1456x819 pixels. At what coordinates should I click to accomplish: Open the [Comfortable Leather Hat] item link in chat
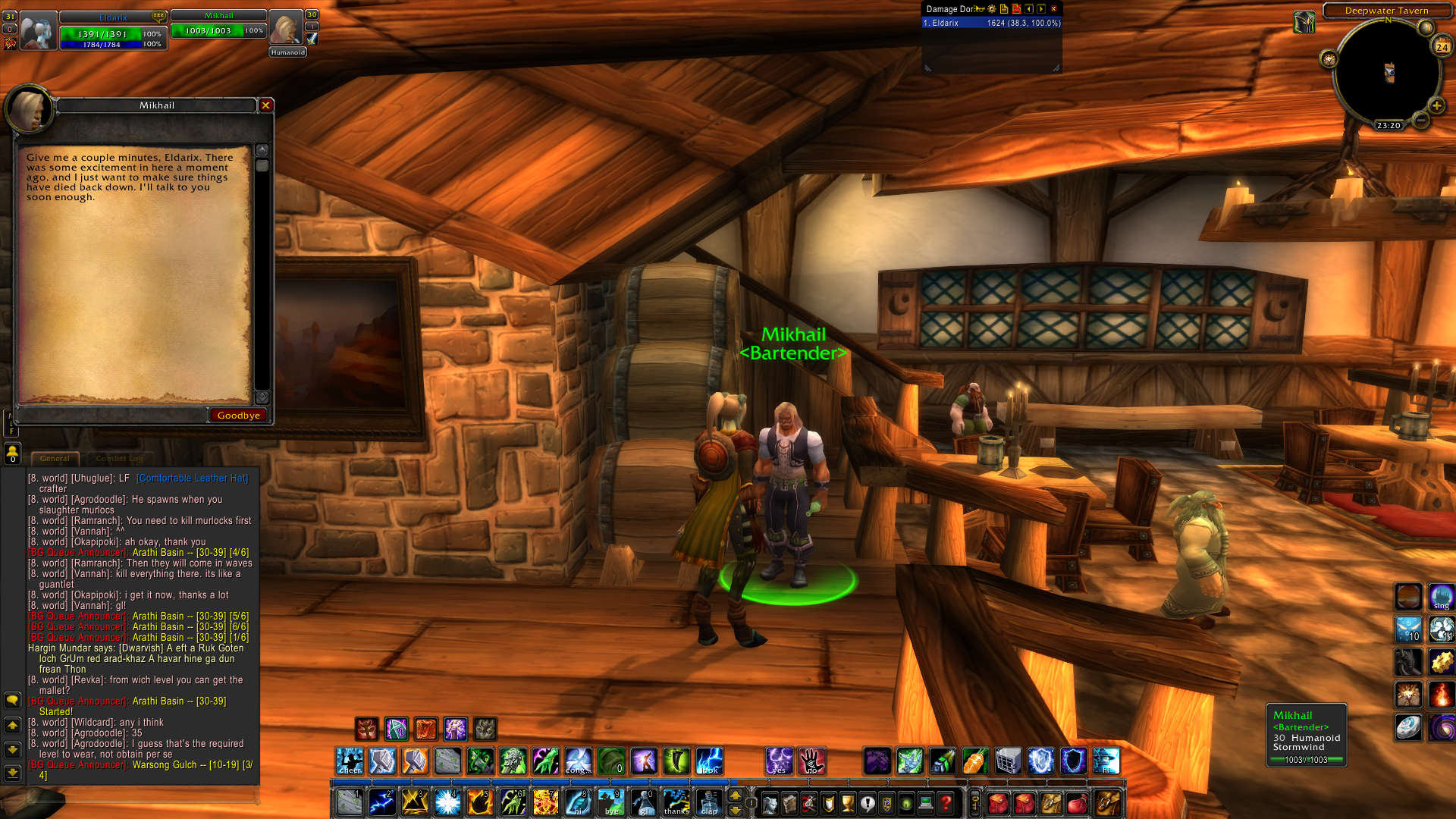(x=192, y=479)
